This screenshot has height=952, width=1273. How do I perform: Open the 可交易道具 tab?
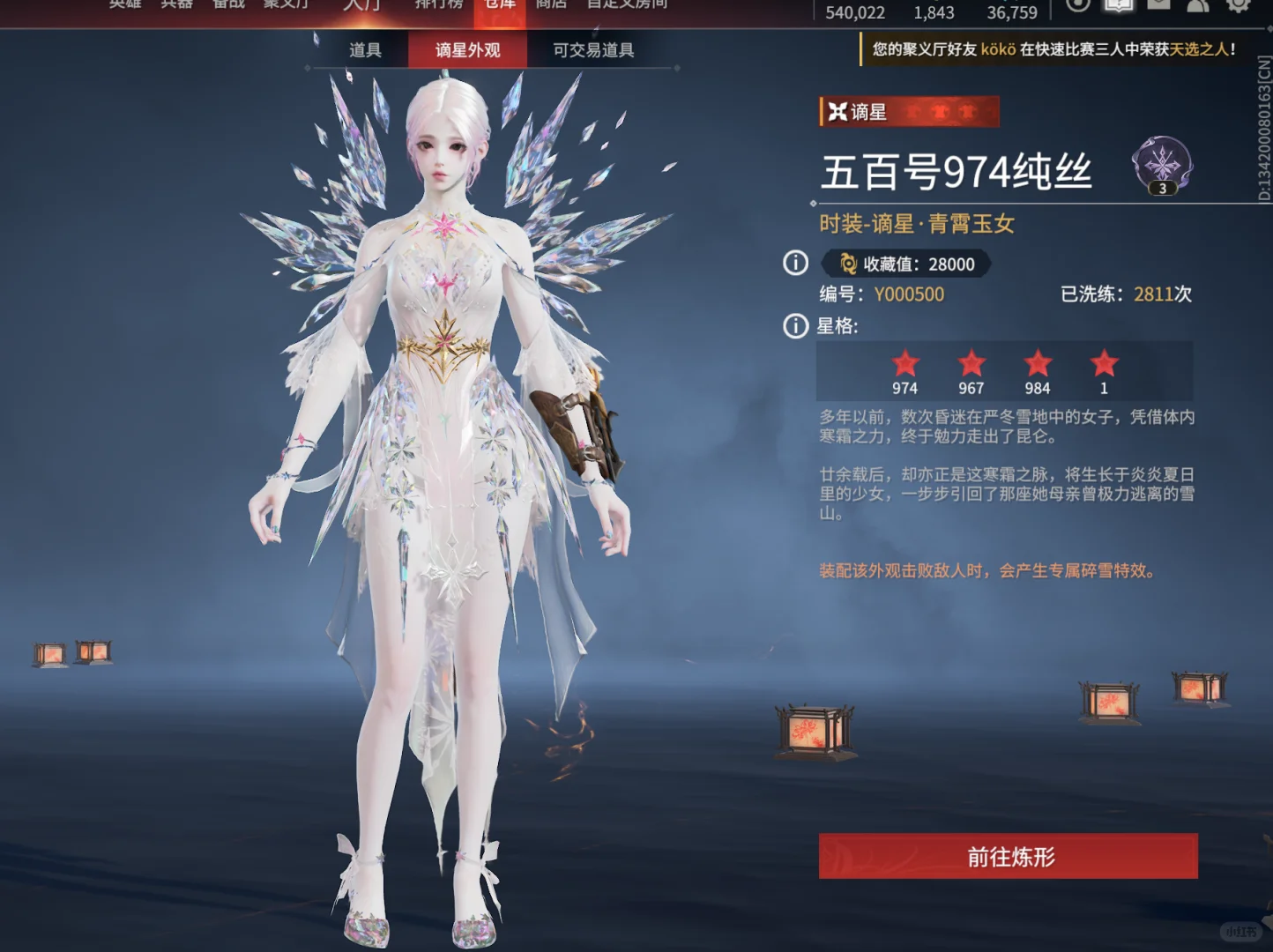click(593, 50)
